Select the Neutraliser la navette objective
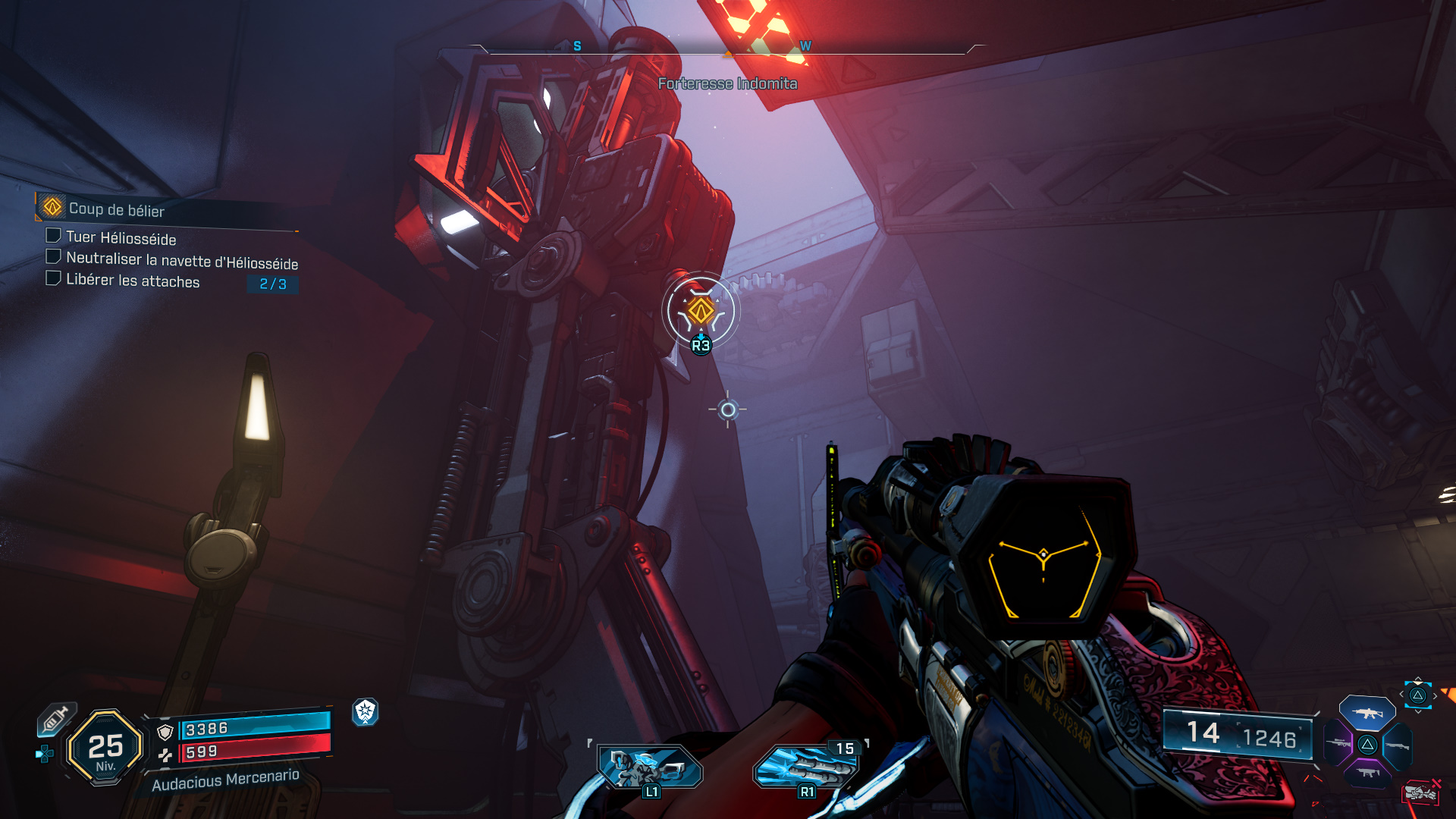Image resolution: width=1456 pixels, height=819 pixels. click(181, 260)
